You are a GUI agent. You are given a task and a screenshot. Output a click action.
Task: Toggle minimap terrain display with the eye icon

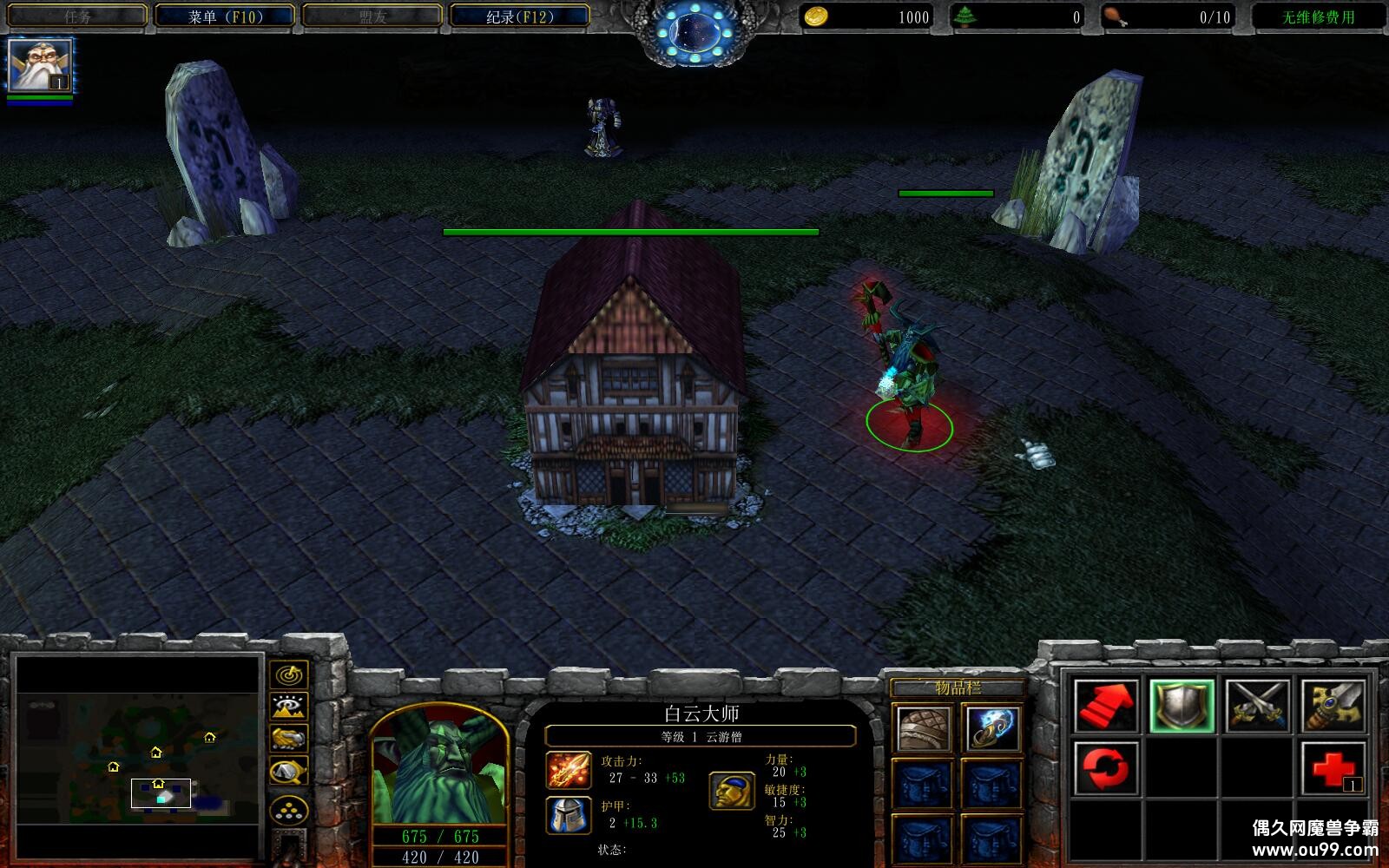(x=288, y=707)
